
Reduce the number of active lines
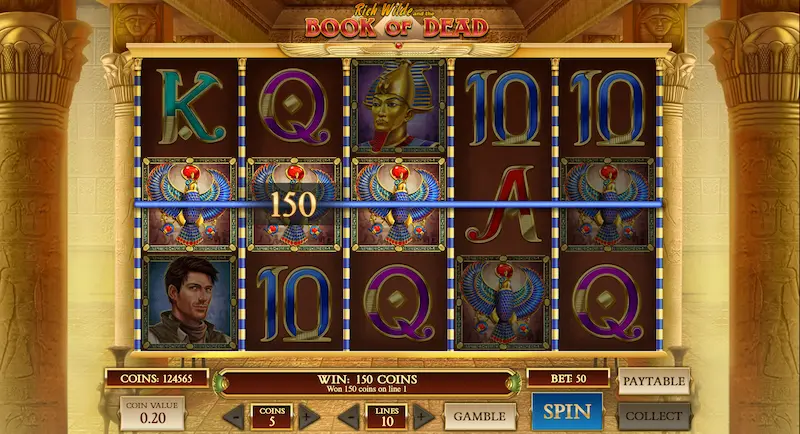coord(346,416)
